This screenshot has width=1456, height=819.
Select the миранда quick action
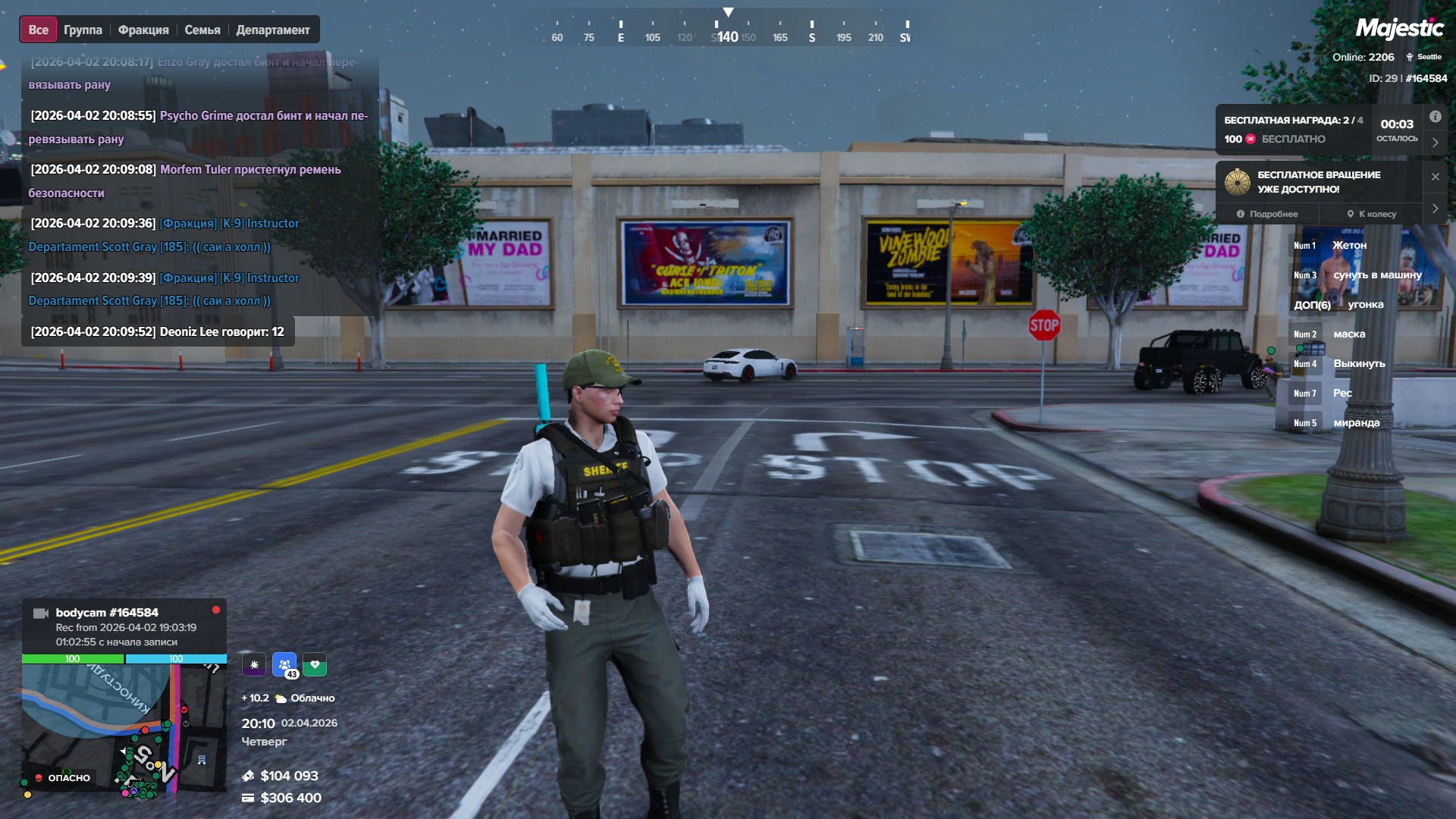point(1356,423)
